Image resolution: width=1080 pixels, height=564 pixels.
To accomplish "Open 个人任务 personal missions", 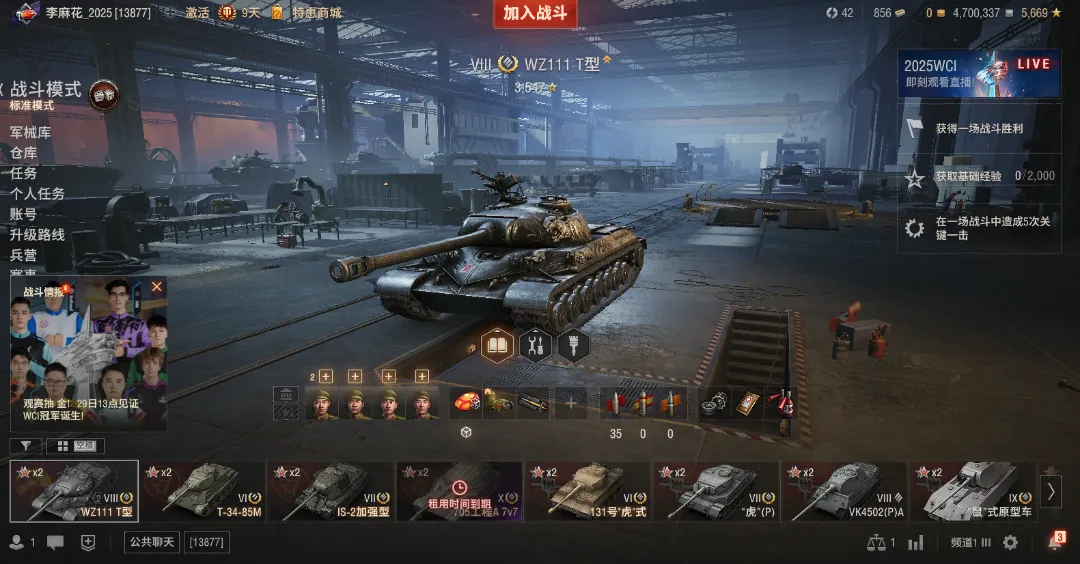I will click(x=37, y=194).
